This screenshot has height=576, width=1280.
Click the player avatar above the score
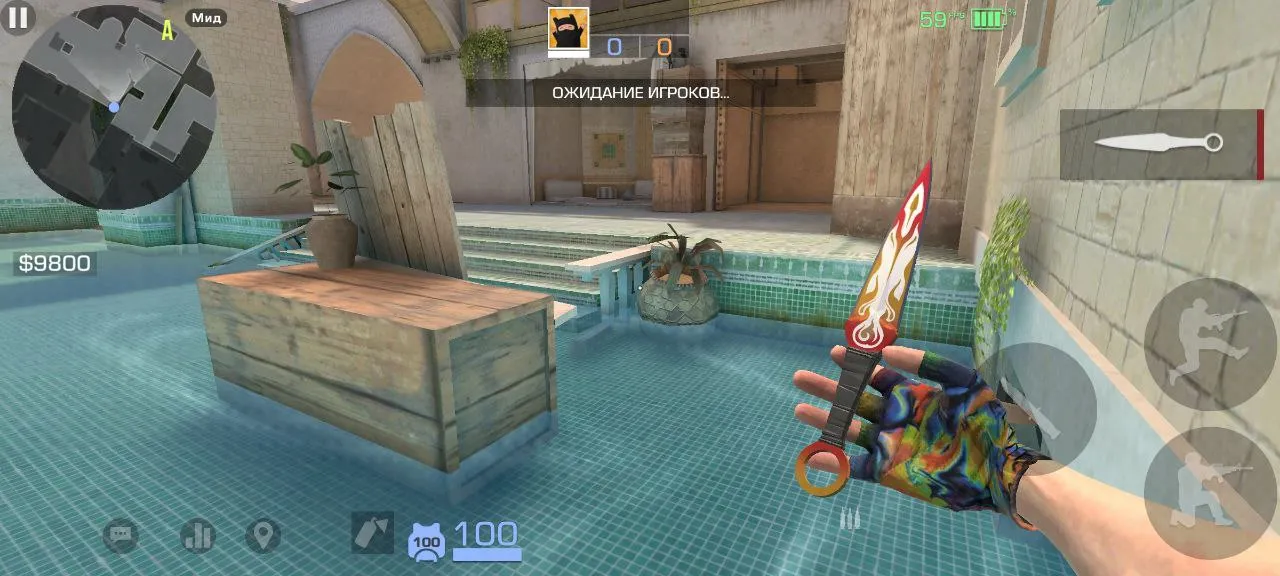tap(568, 29)
